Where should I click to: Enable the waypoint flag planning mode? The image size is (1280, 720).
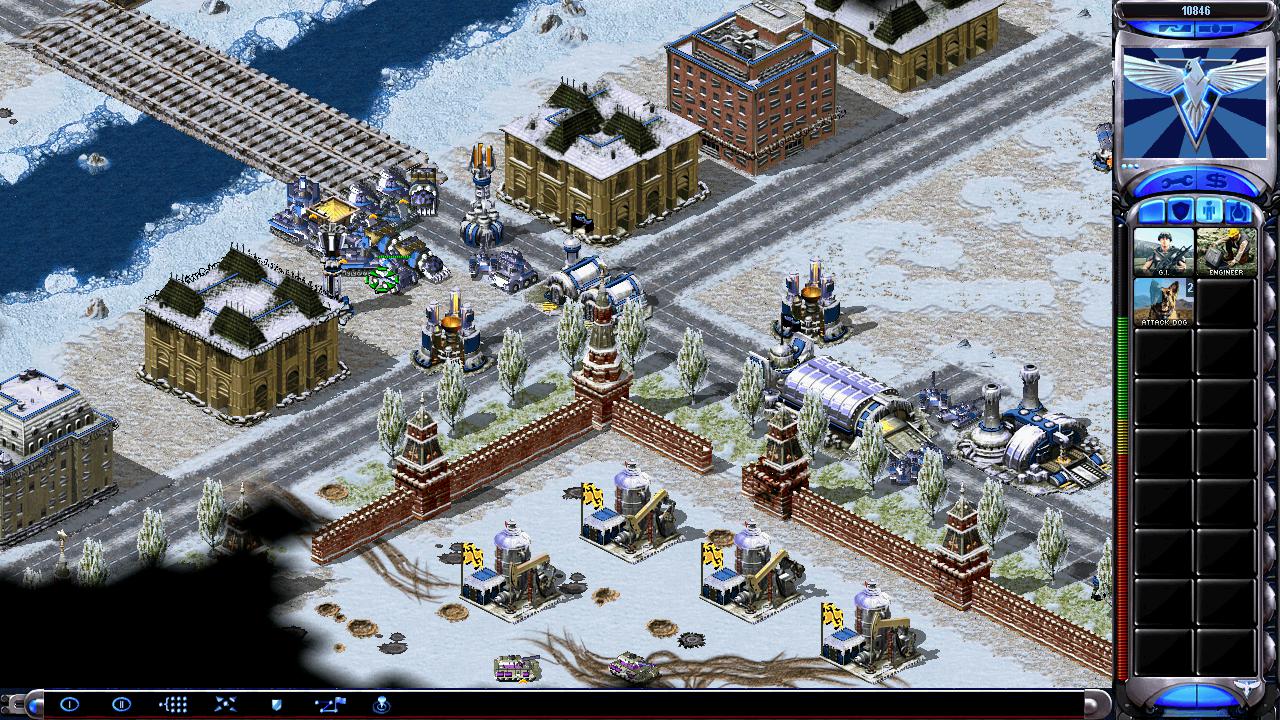click(329, 704)
